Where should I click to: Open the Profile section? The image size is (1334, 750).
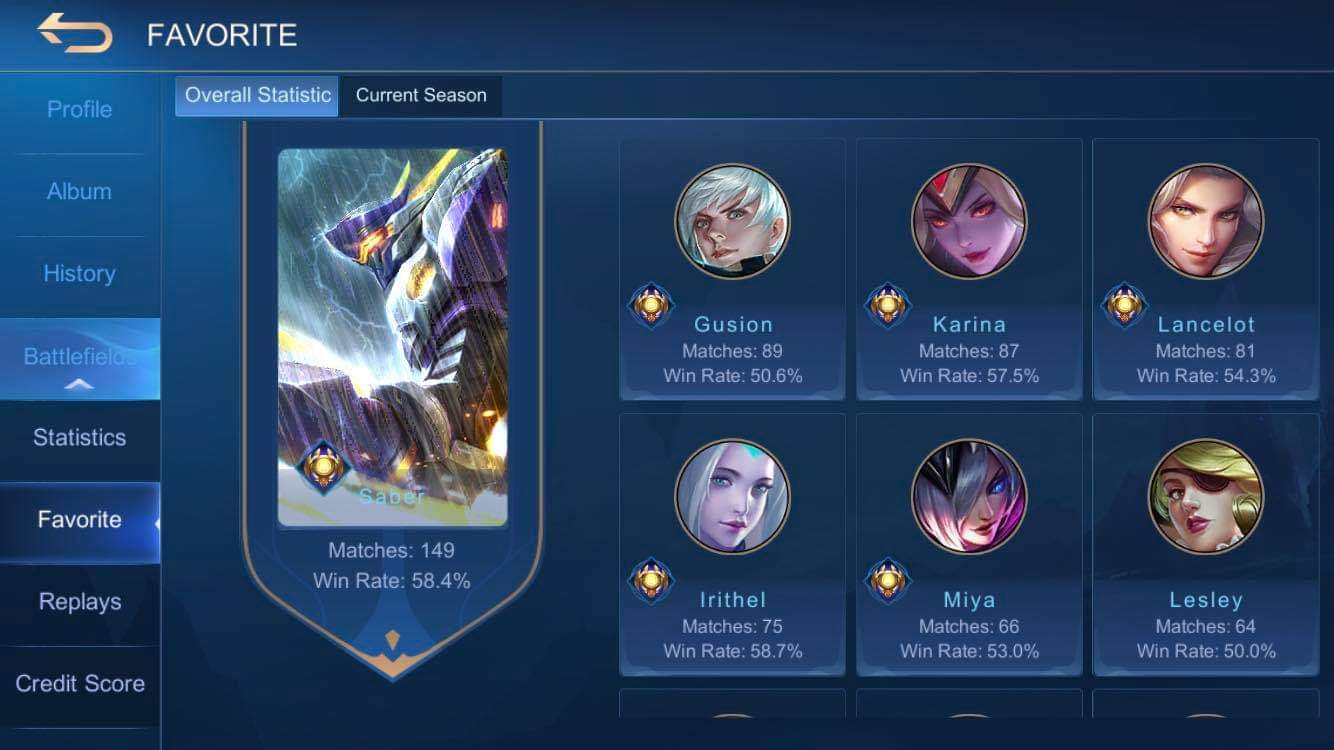[79, 109]
